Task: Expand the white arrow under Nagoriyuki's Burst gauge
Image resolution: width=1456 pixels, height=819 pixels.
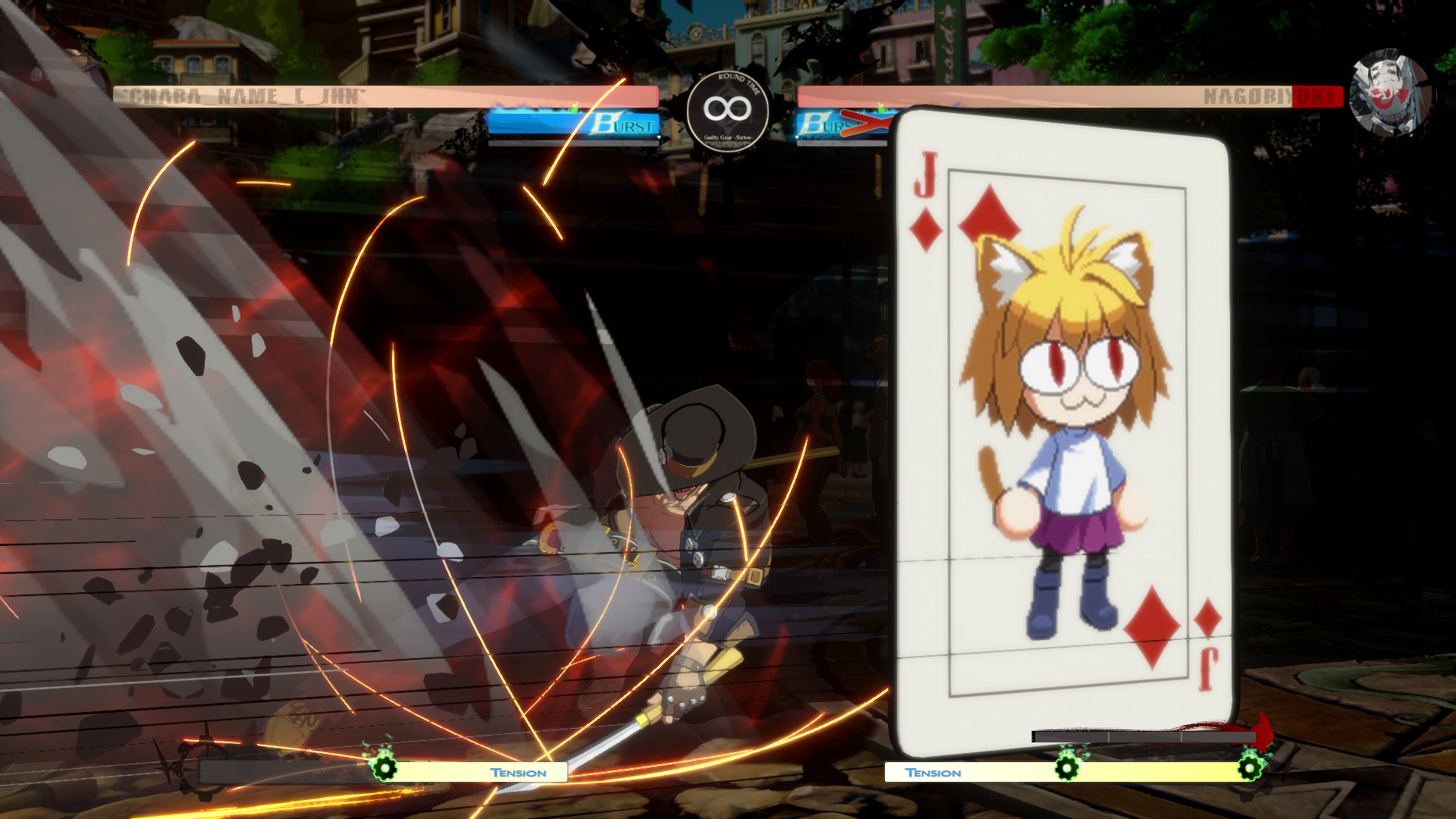Action: tap(798, 136)
